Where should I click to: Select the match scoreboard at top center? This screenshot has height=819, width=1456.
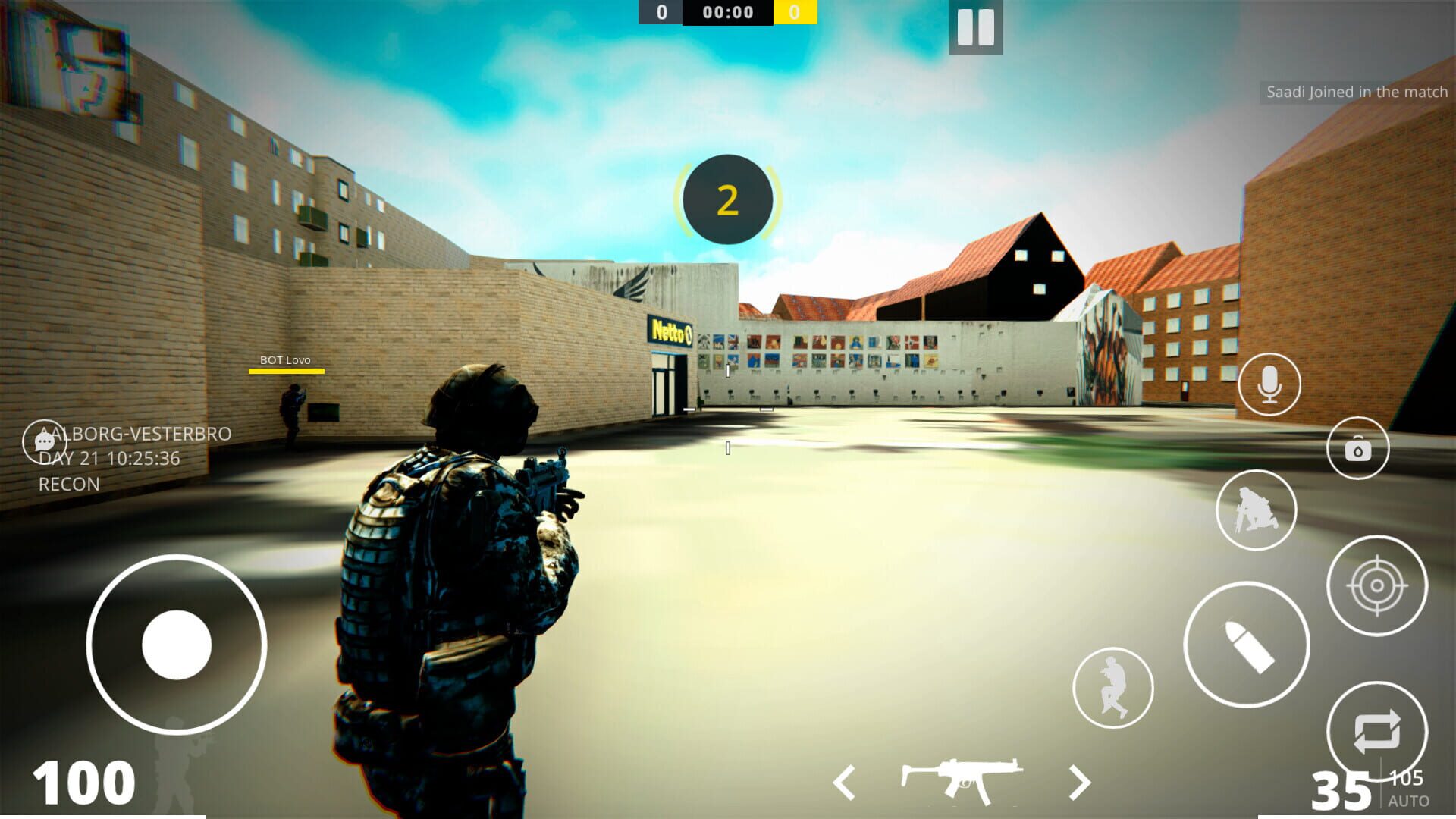(727, 11)
